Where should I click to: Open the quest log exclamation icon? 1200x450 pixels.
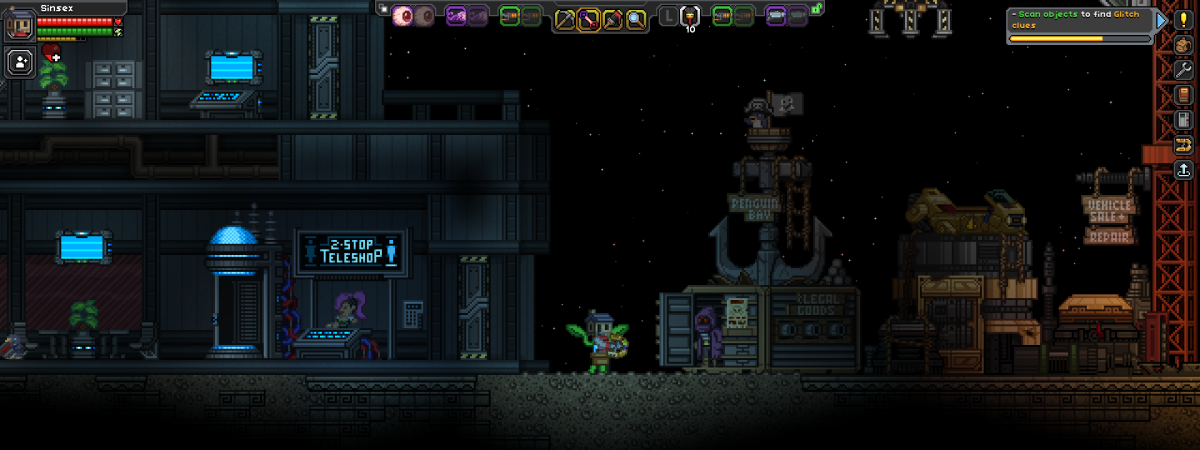click(x=1184, y=19)
